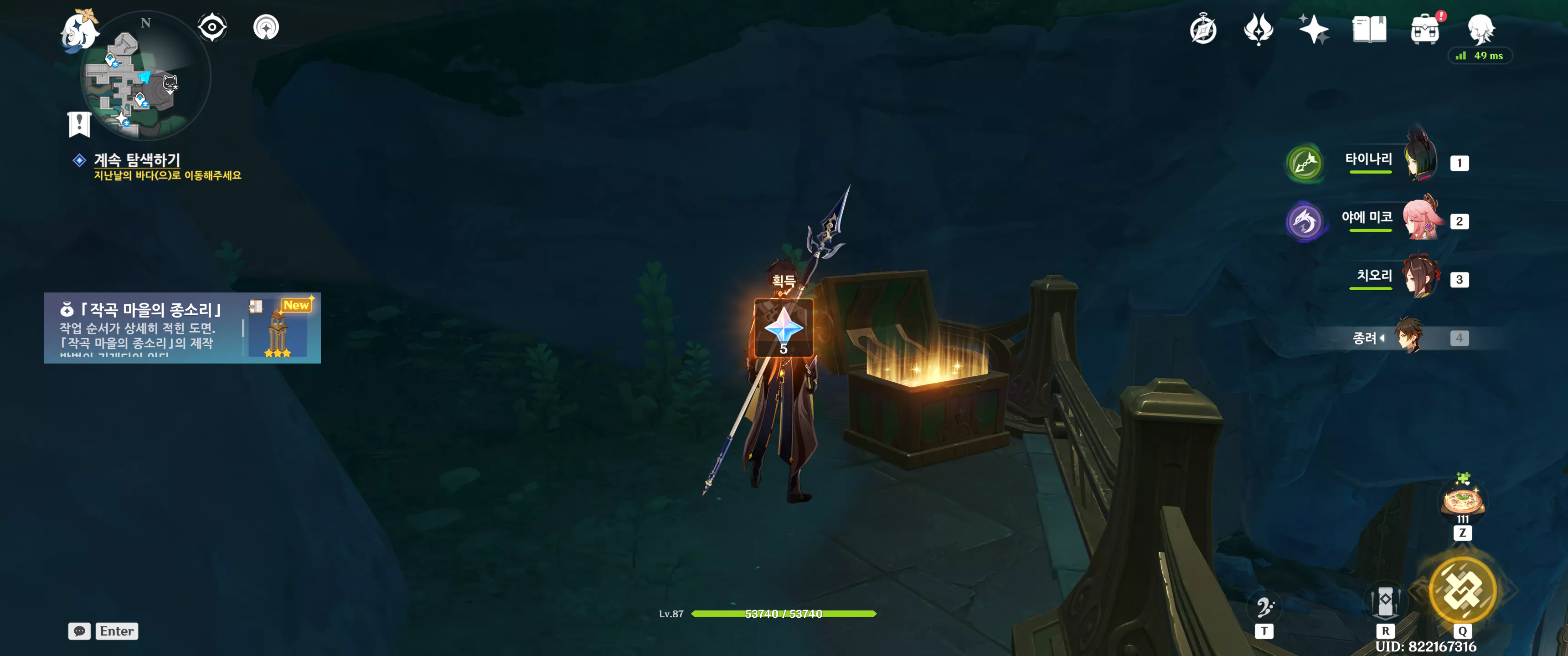Open the events flame icon
The width and height of the screenshot is (1568, 656).
(1258, 29)
